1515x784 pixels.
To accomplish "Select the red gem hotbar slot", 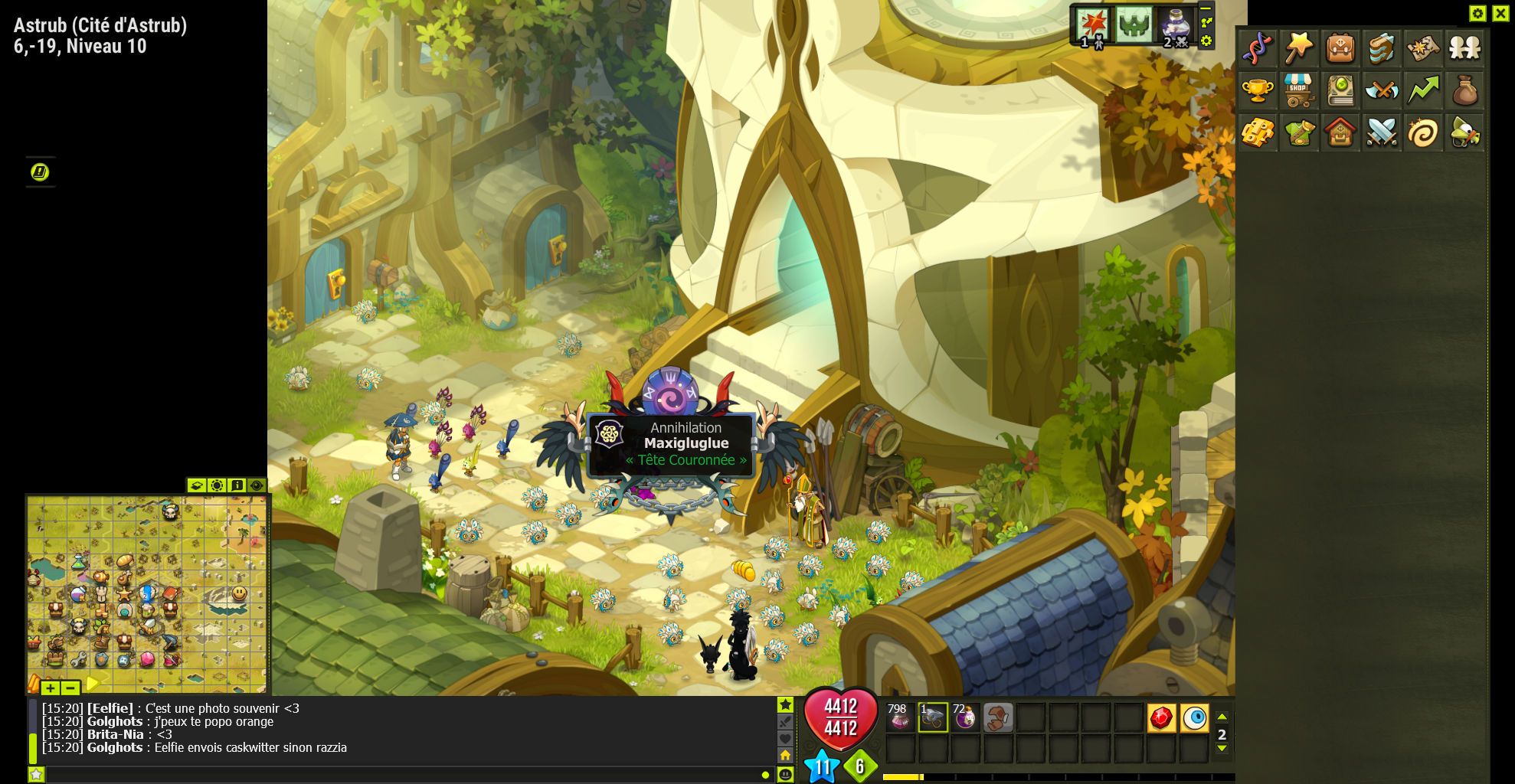I will (x=1161, y=718).
